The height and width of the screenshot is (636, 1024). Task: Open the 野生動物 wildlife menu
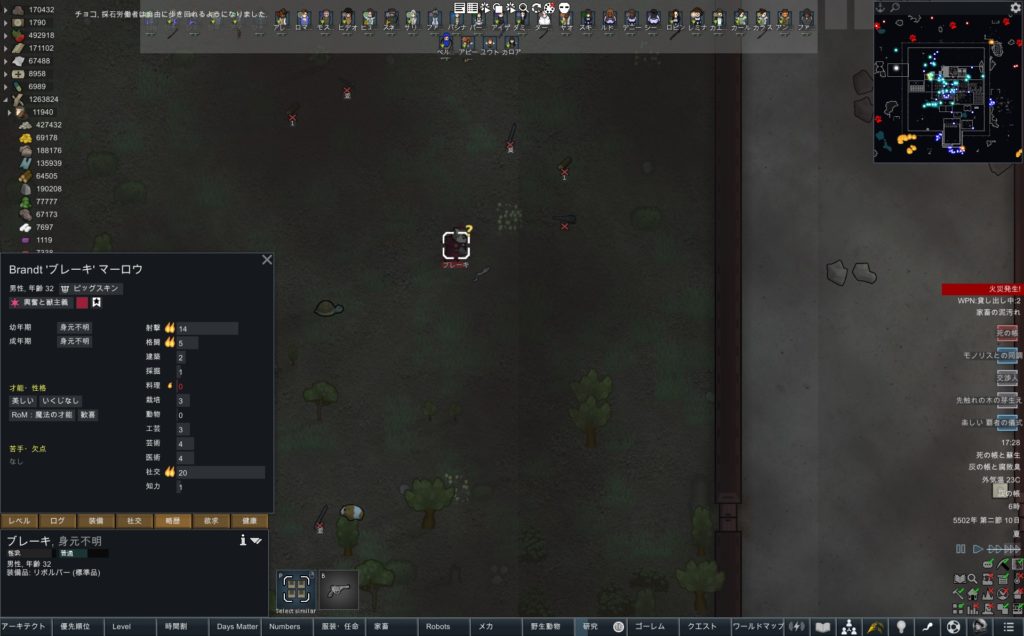tap(545, 627)
